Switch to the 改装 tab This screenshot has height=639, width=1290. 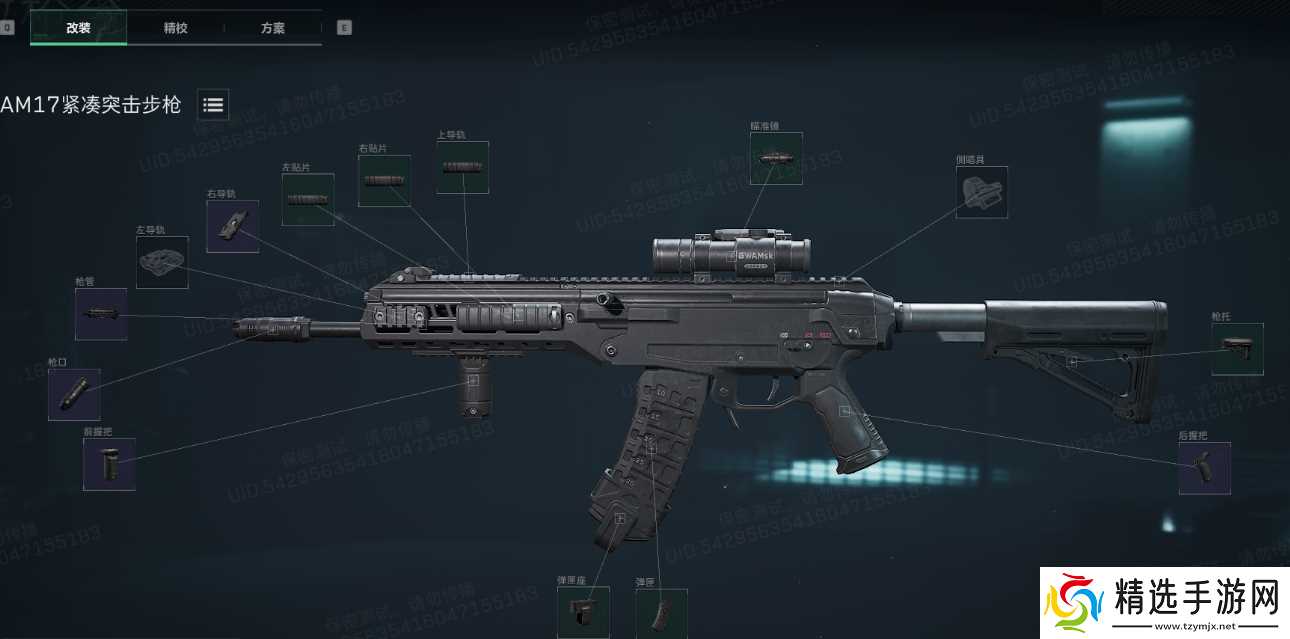(78, 28)
